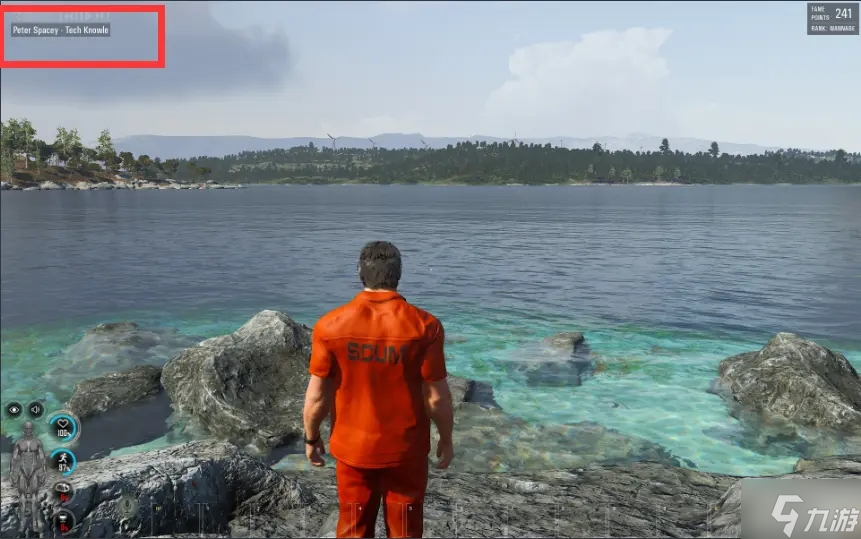Open the body condition figure

click(x=26, y=468)
